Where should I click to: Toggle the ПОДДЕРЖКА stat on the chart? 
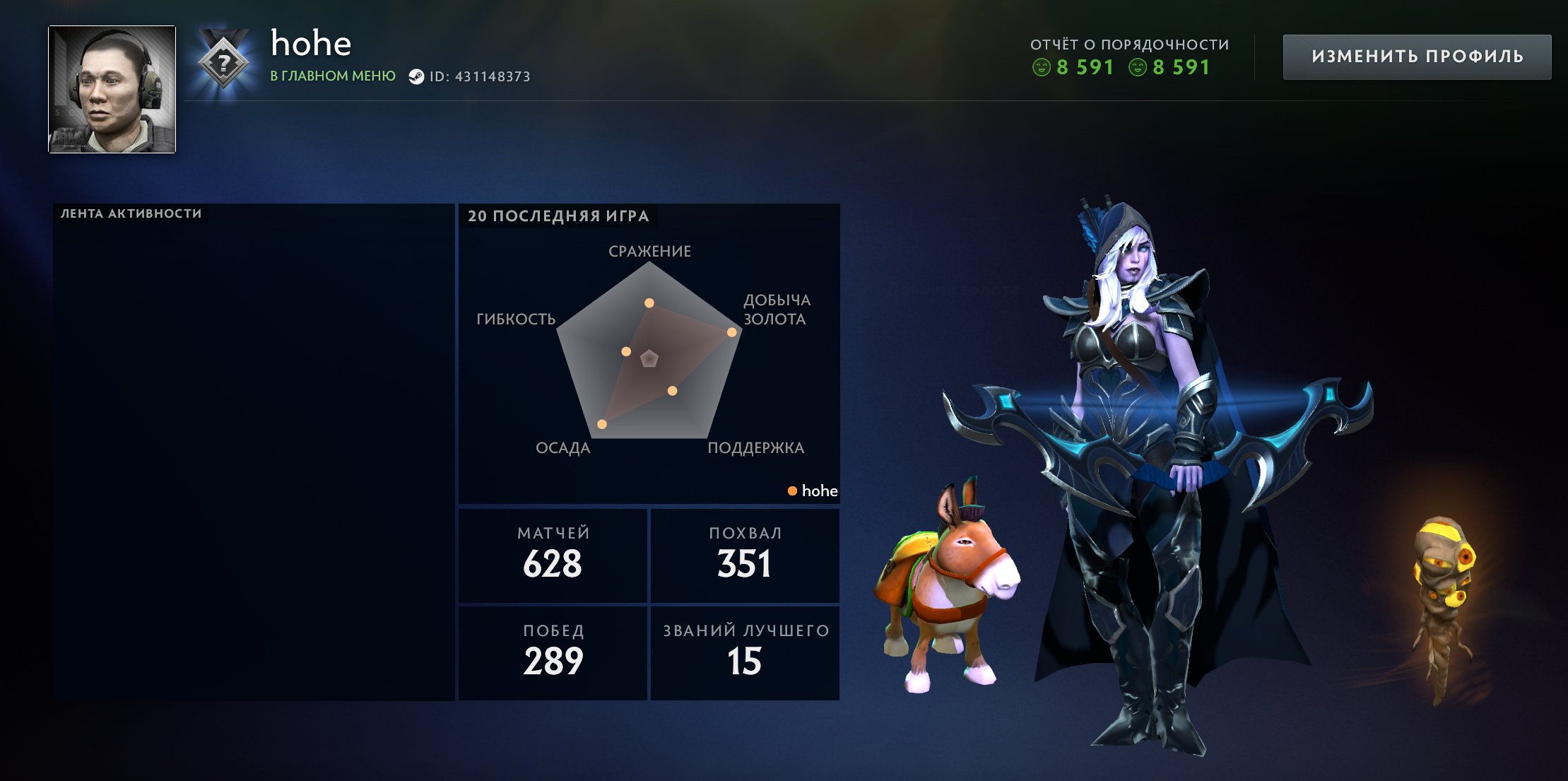[755, 447]
